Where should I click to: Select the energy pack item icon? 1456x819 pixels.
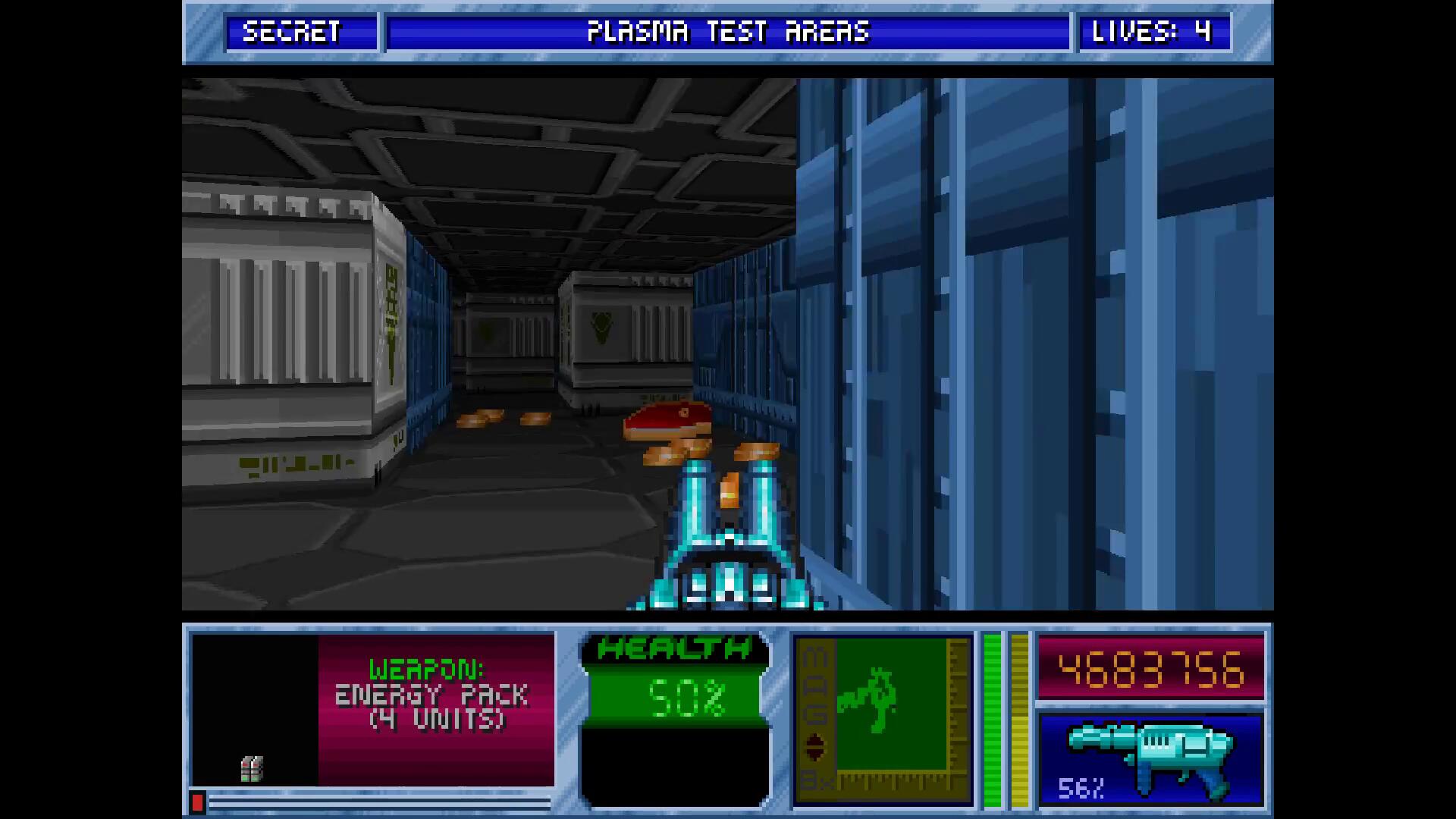[252, 768]
